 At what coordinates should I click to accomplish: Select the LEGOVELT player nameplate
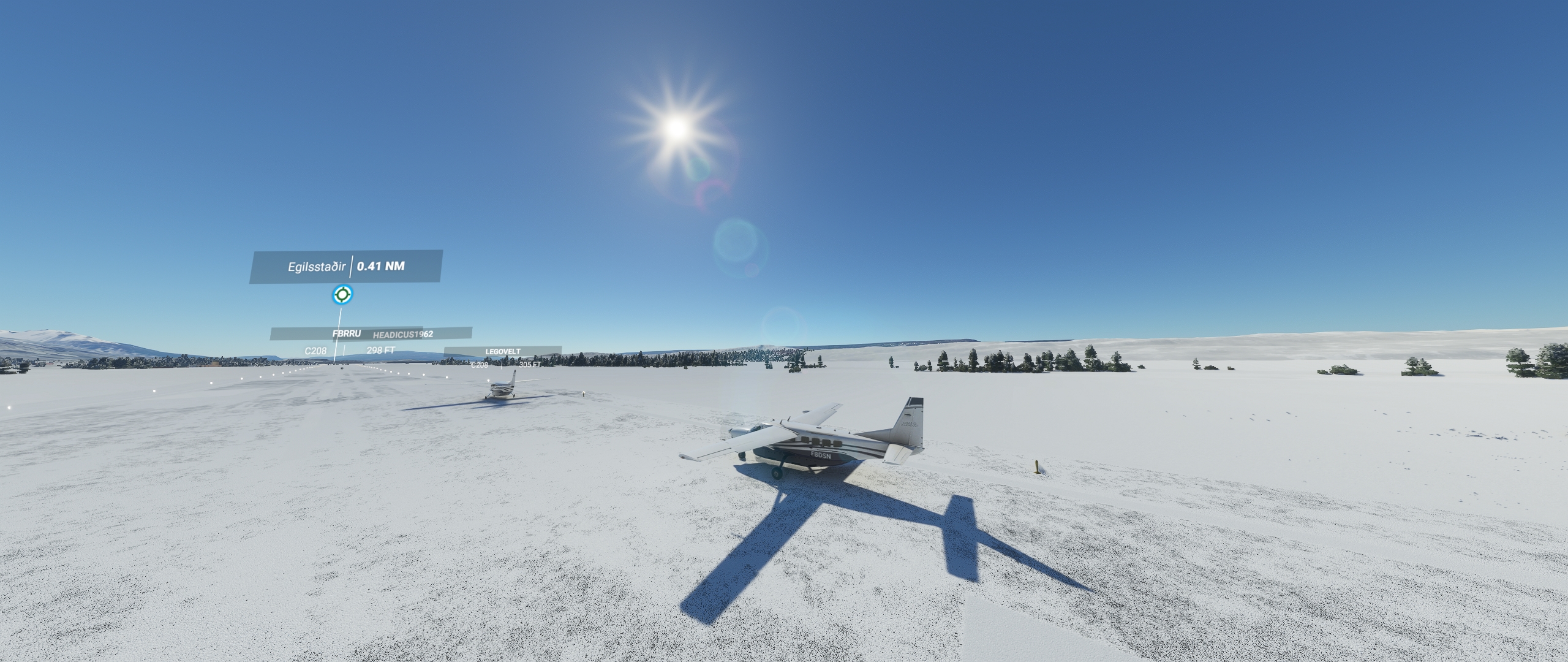pyautogui.click(x=503, y=352)
